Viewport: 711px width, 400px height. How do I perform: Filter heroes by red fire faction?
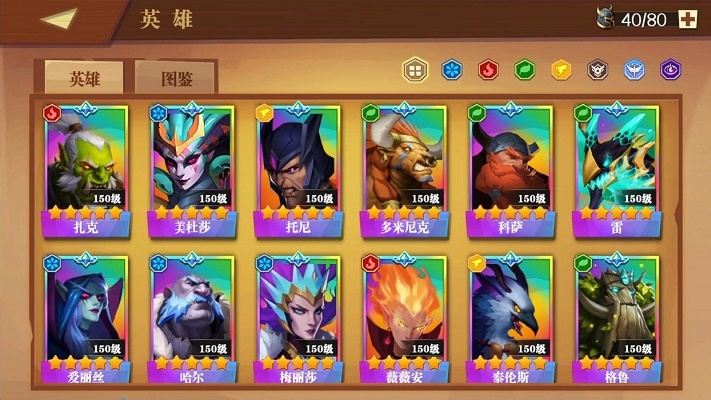488,70
